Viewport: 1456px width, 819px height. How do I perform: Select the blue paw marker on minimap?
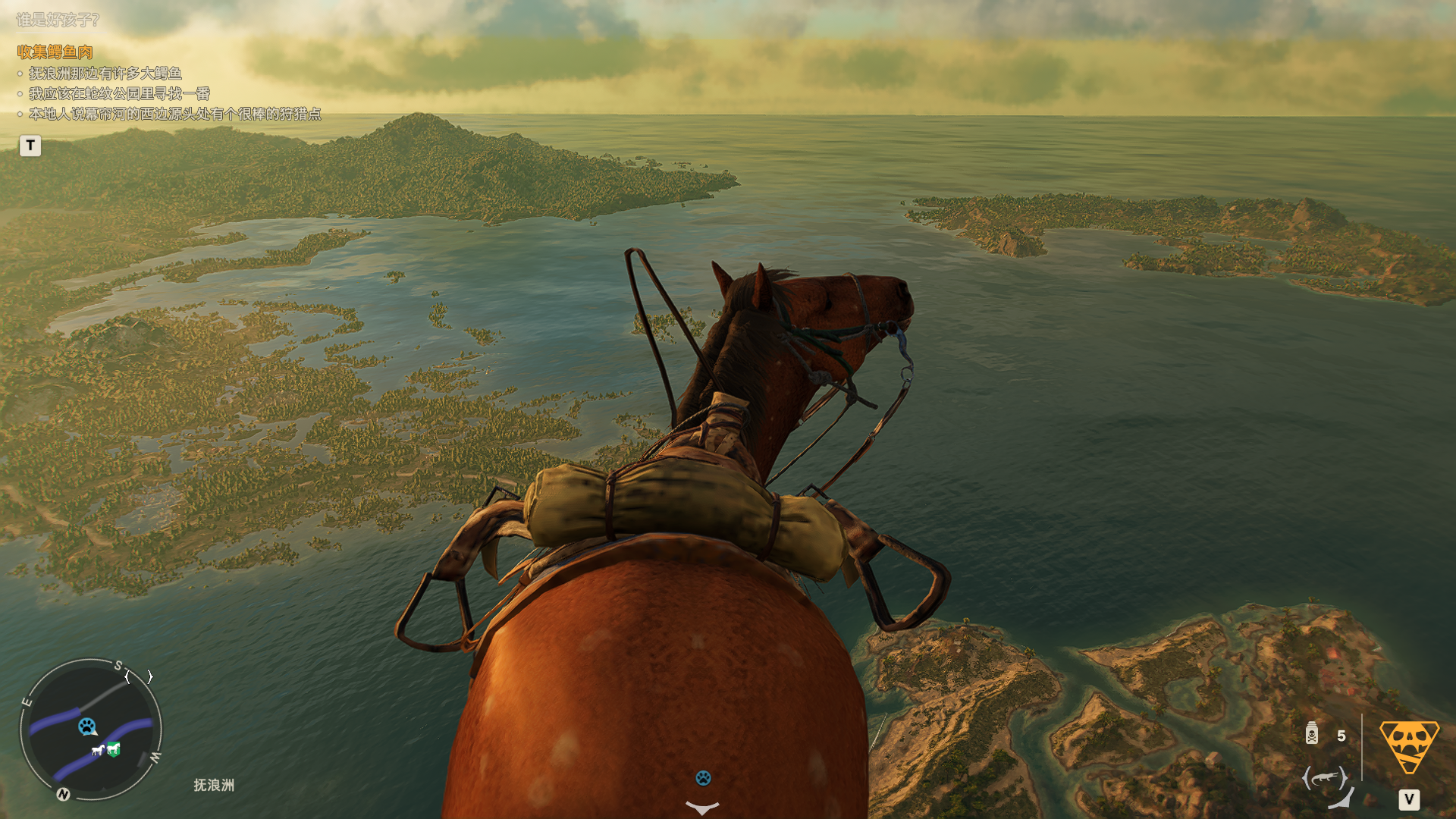tap(87, 726)
